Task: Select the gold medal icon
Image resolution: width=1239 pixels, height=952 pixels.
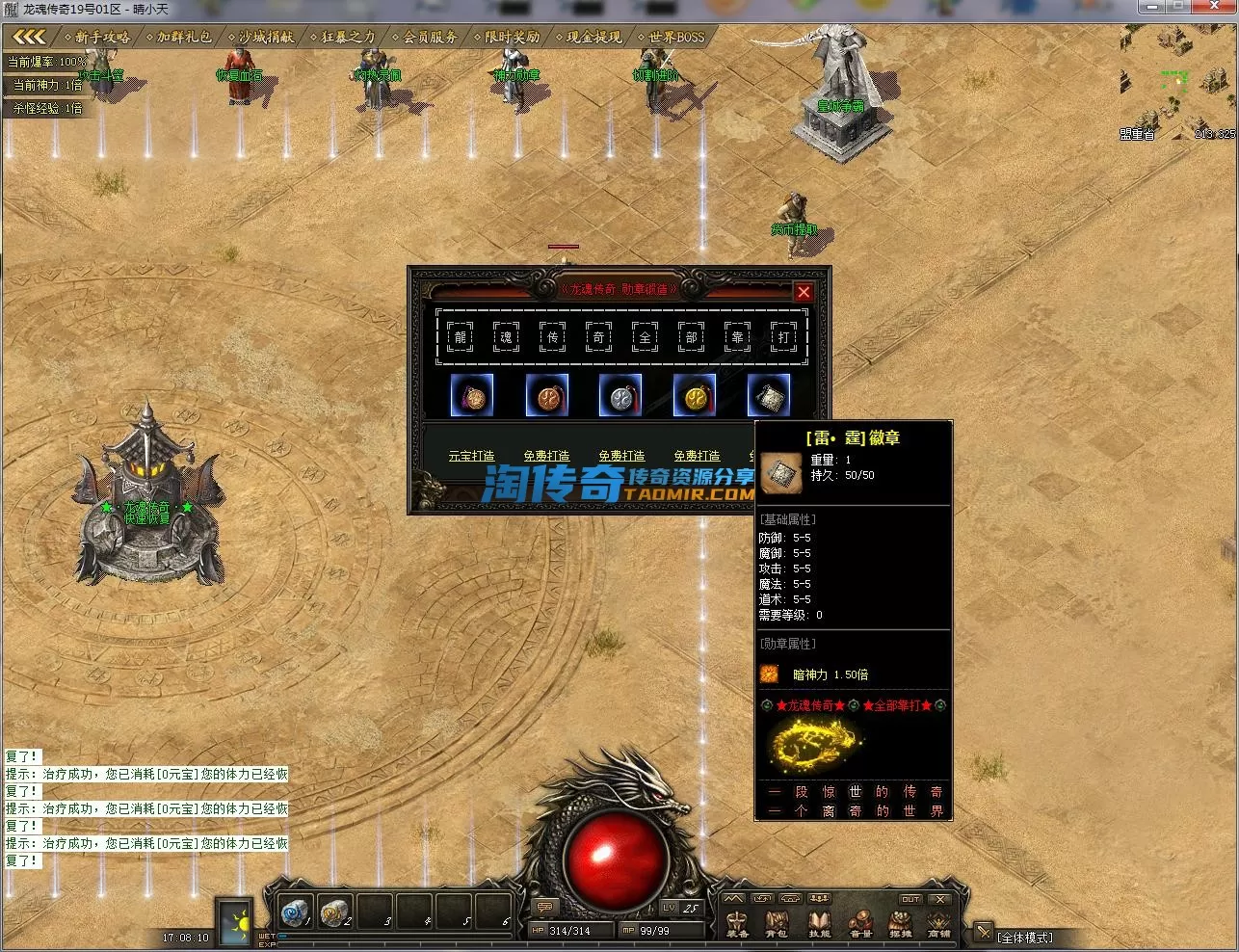Action: 695,395
